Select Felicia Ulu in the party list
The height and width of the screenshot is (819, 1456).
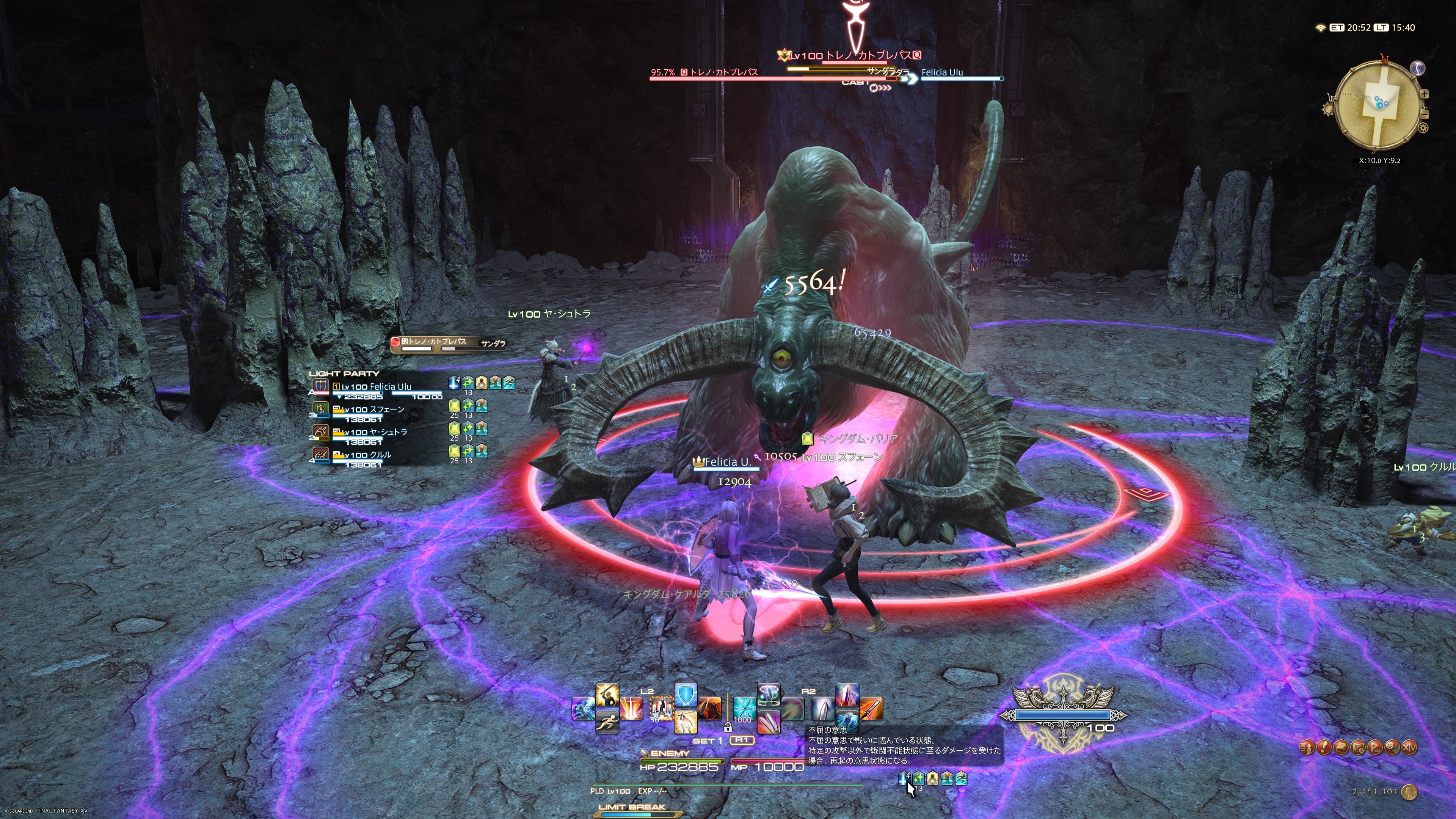point(376,387)
